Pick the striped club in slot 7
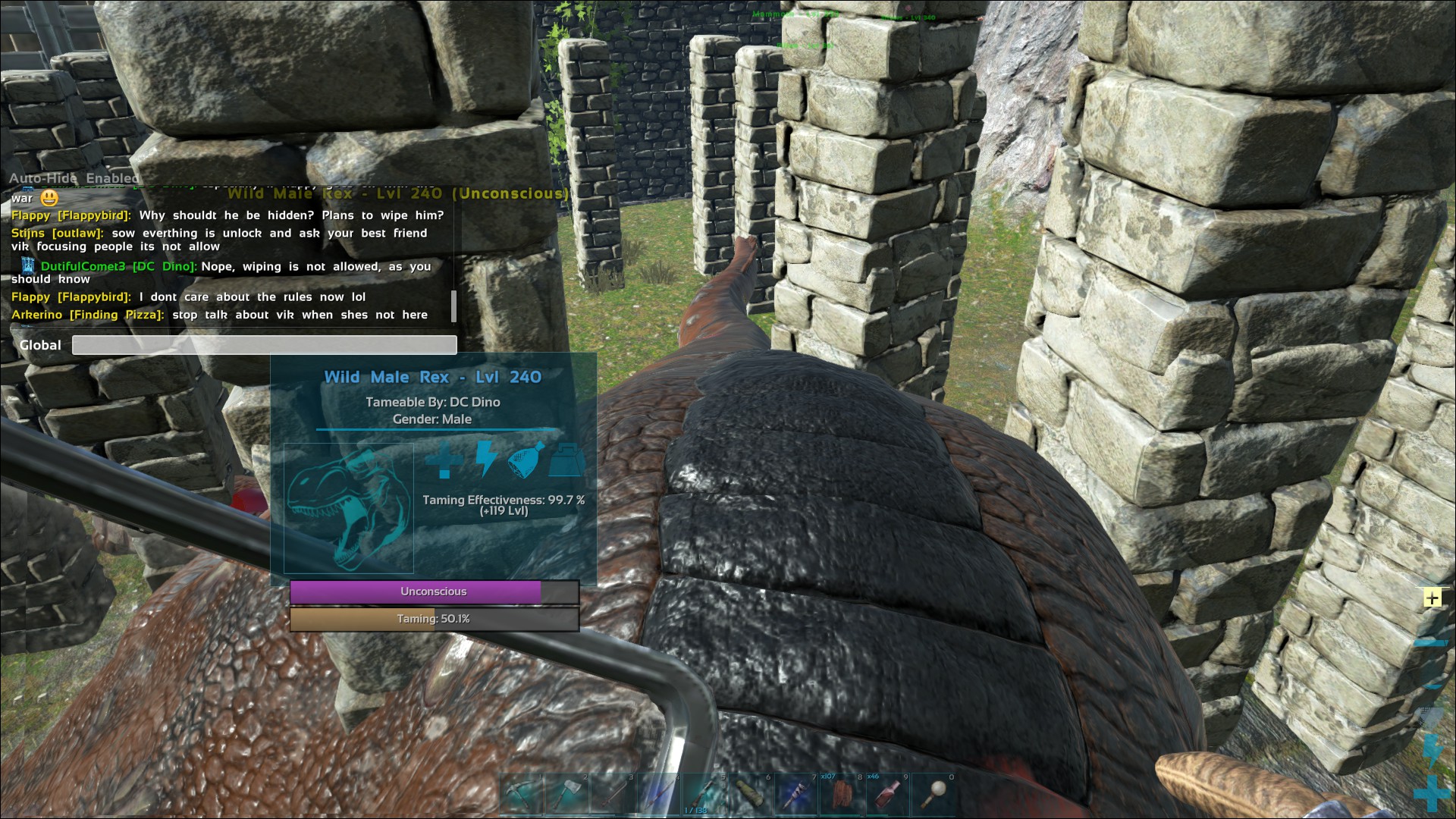The width and height of the screenshot is (1456, 819). [x=795, y=795]
